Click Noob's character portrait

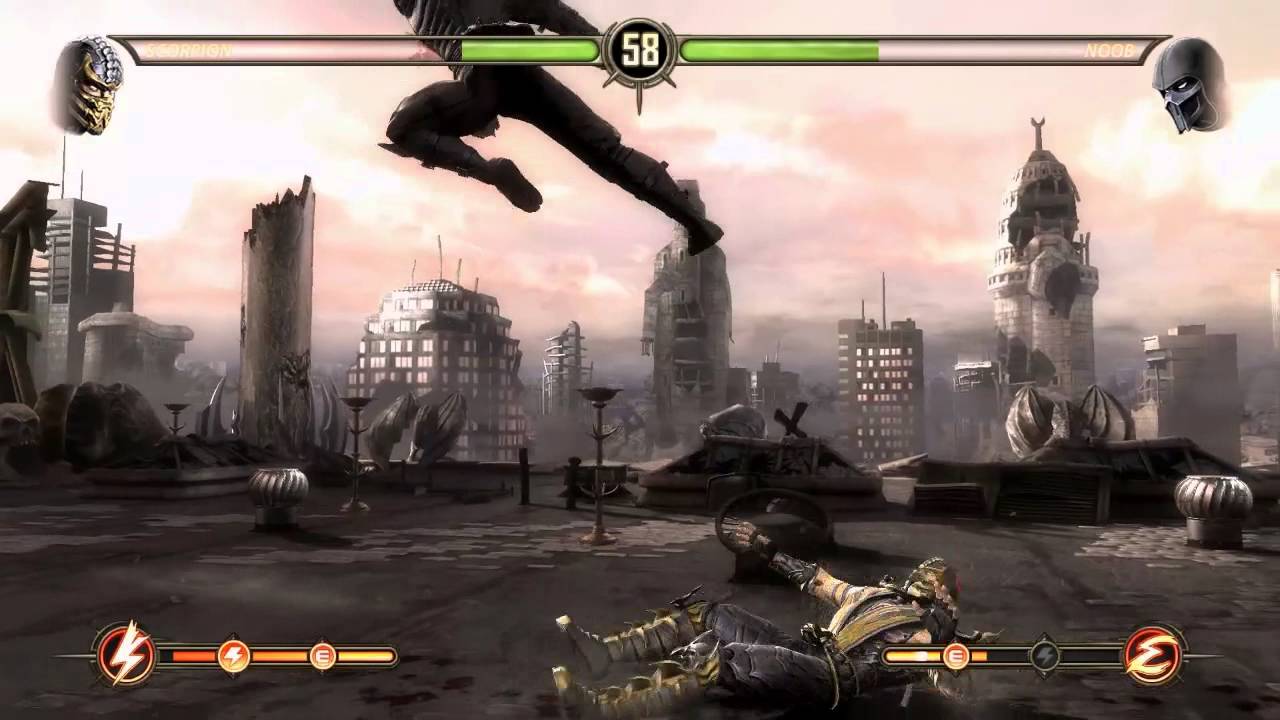pyautogui.click(x=1188, y=85)
